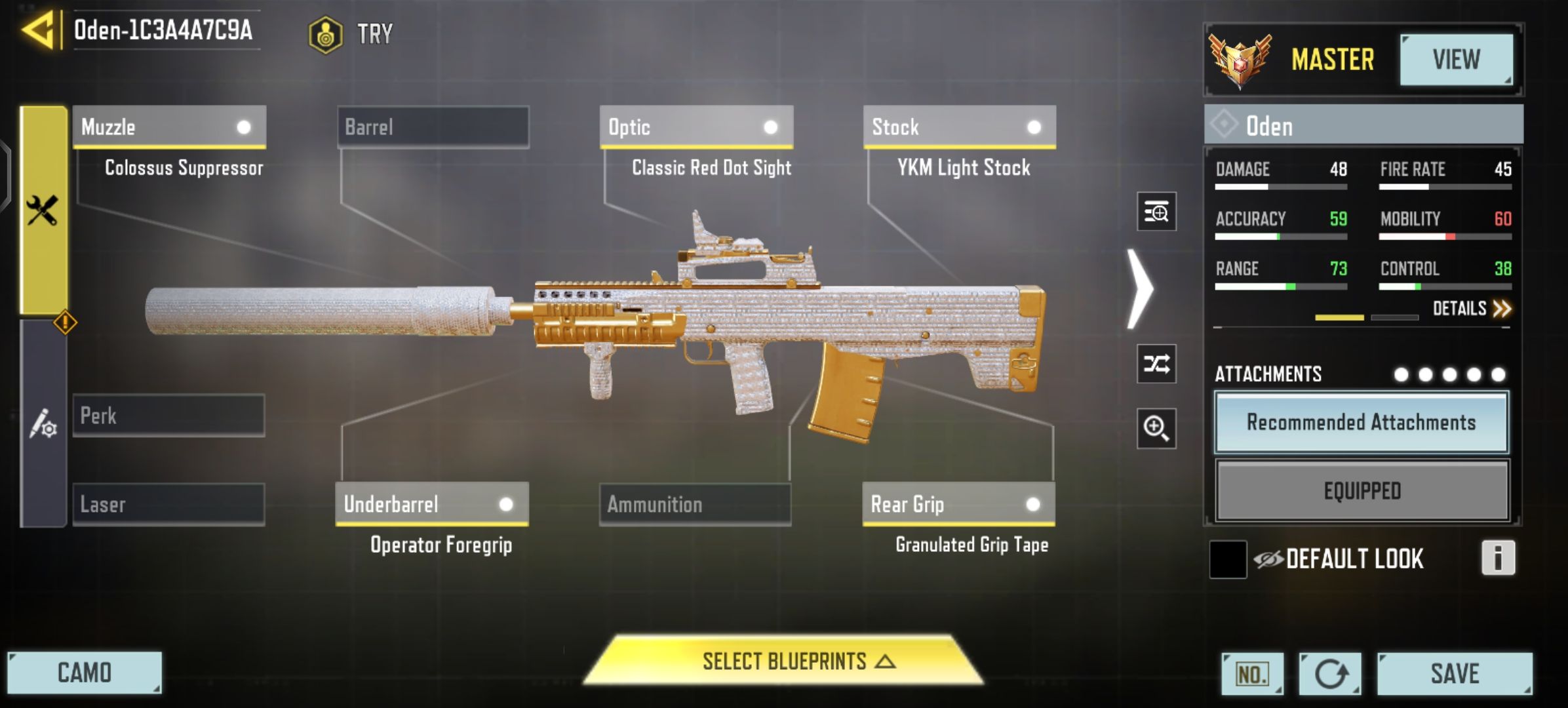Apply Recommended Attachments

coord(1362,423)
